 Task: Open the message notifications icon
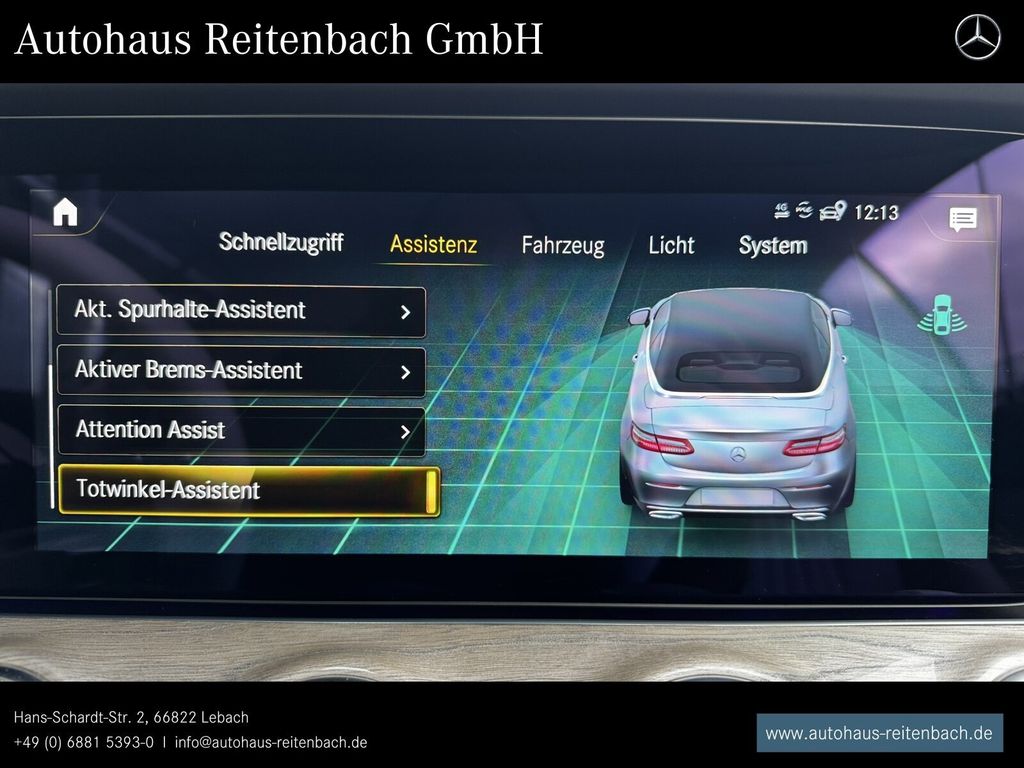pos(962,220)
